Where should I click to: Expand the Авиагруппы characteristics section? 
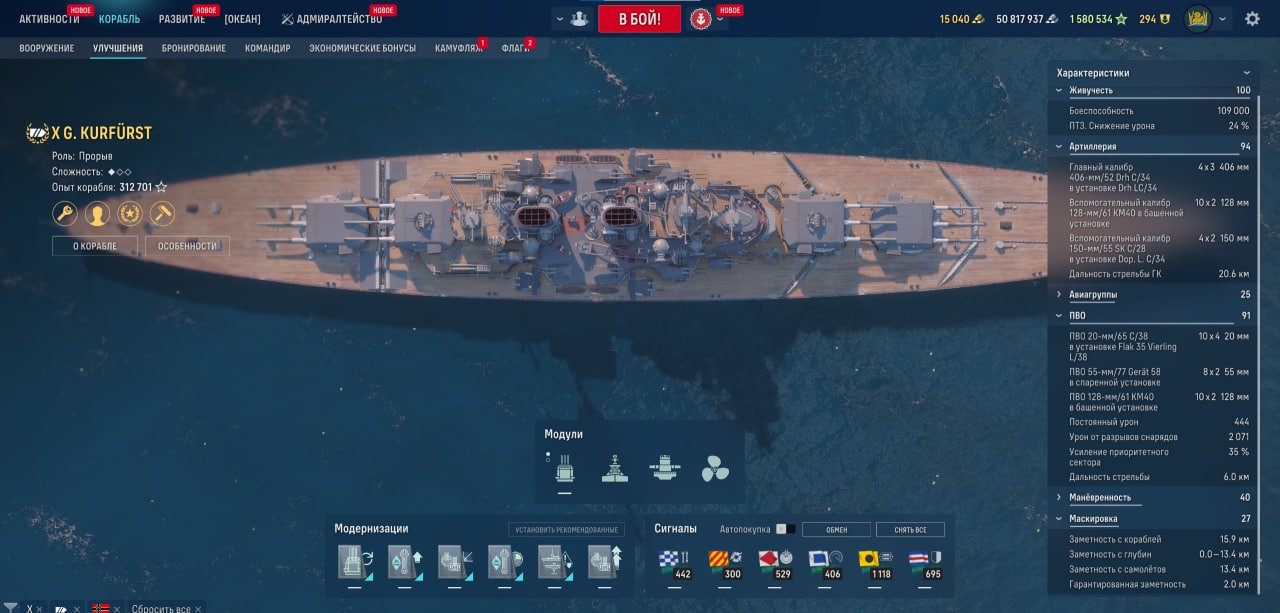tap(1093, 295)
